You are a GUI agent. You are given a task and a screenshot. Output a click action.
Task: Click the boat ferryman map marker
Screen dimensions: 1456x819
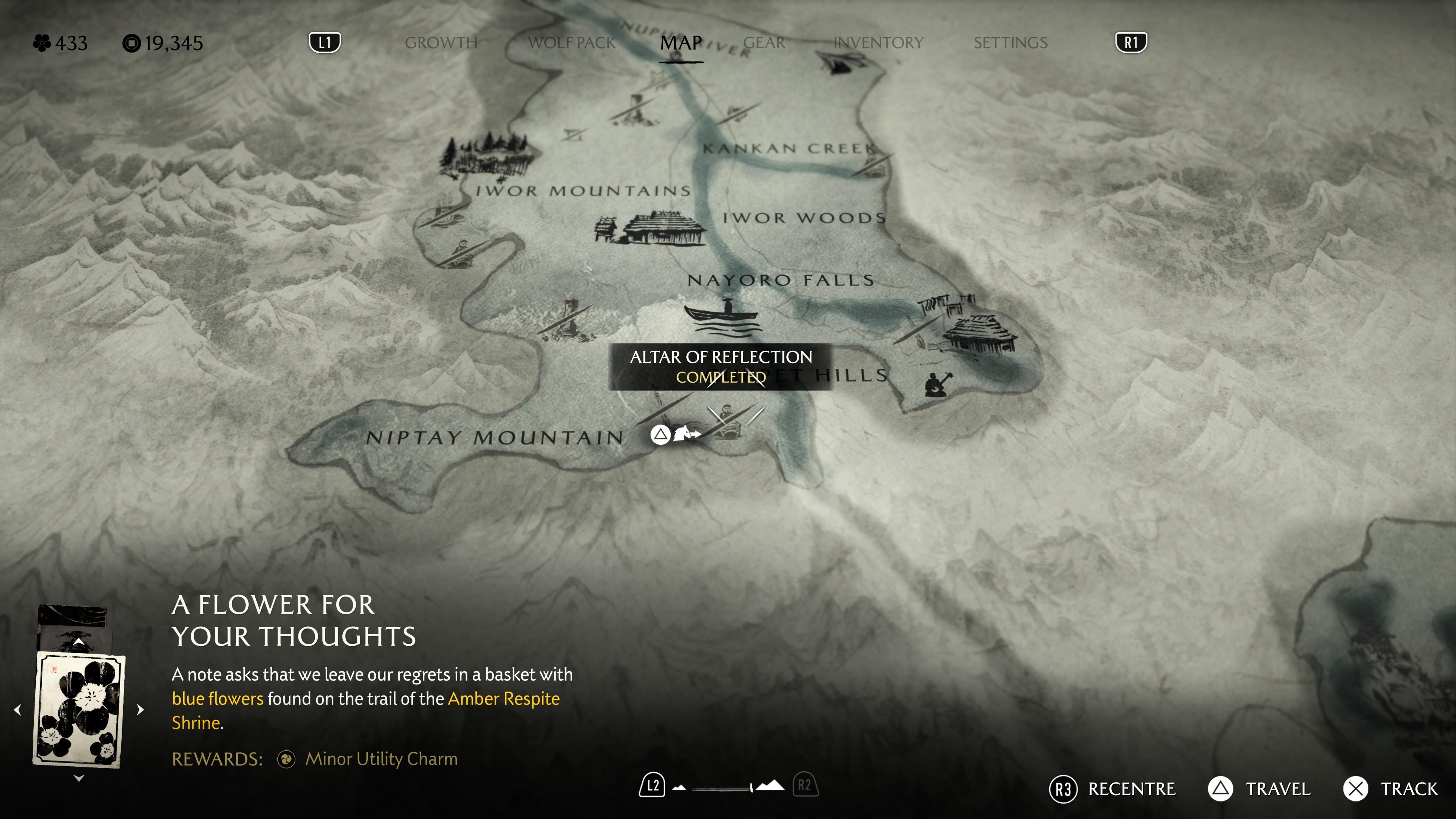(x=722, y=316)
